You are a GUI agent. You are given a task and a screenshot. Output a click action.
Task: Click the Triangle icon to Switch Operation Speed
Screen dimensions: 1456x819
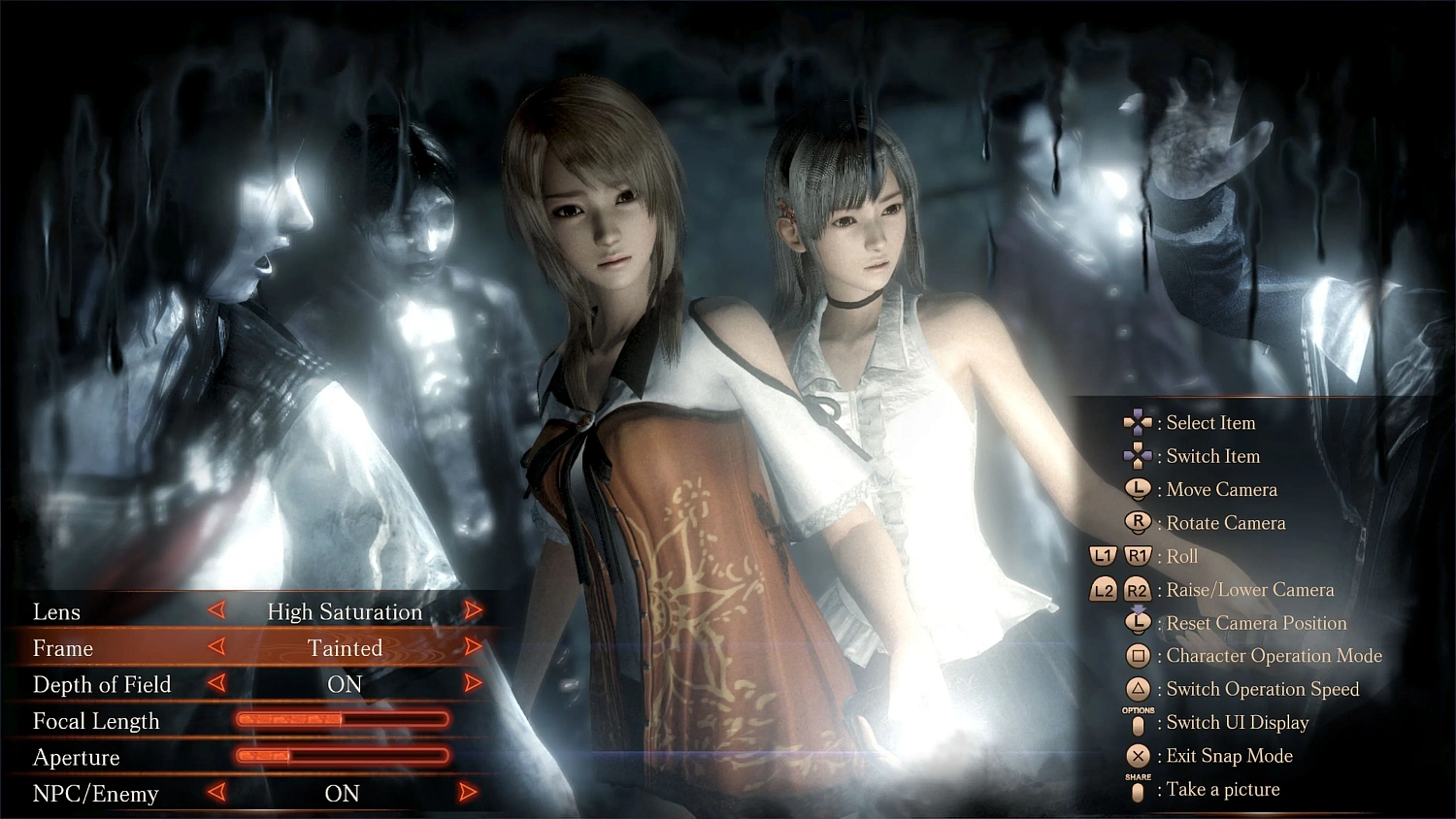pyautogui.click(x=1138, y=689)
